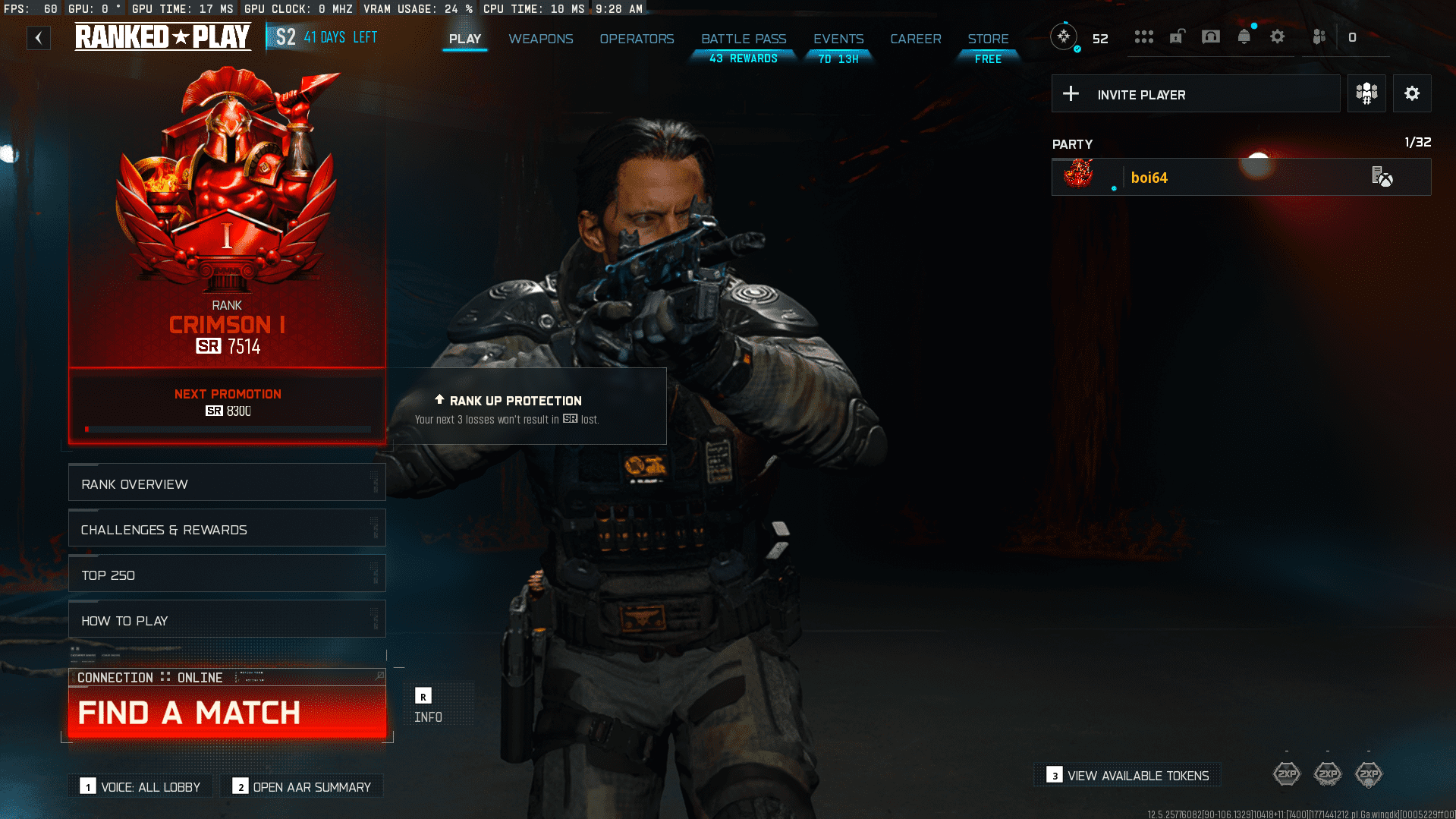
Task: Click the Next Promotion SR progress bar
Action: (227, 427)
